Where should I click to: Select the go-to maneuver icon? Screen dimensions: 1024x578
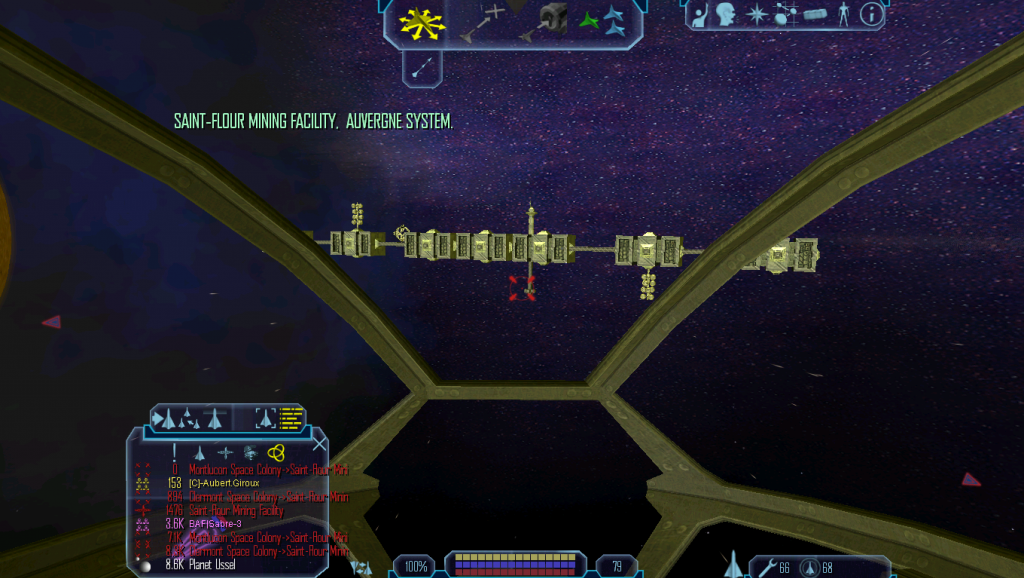tap(480, 21)
